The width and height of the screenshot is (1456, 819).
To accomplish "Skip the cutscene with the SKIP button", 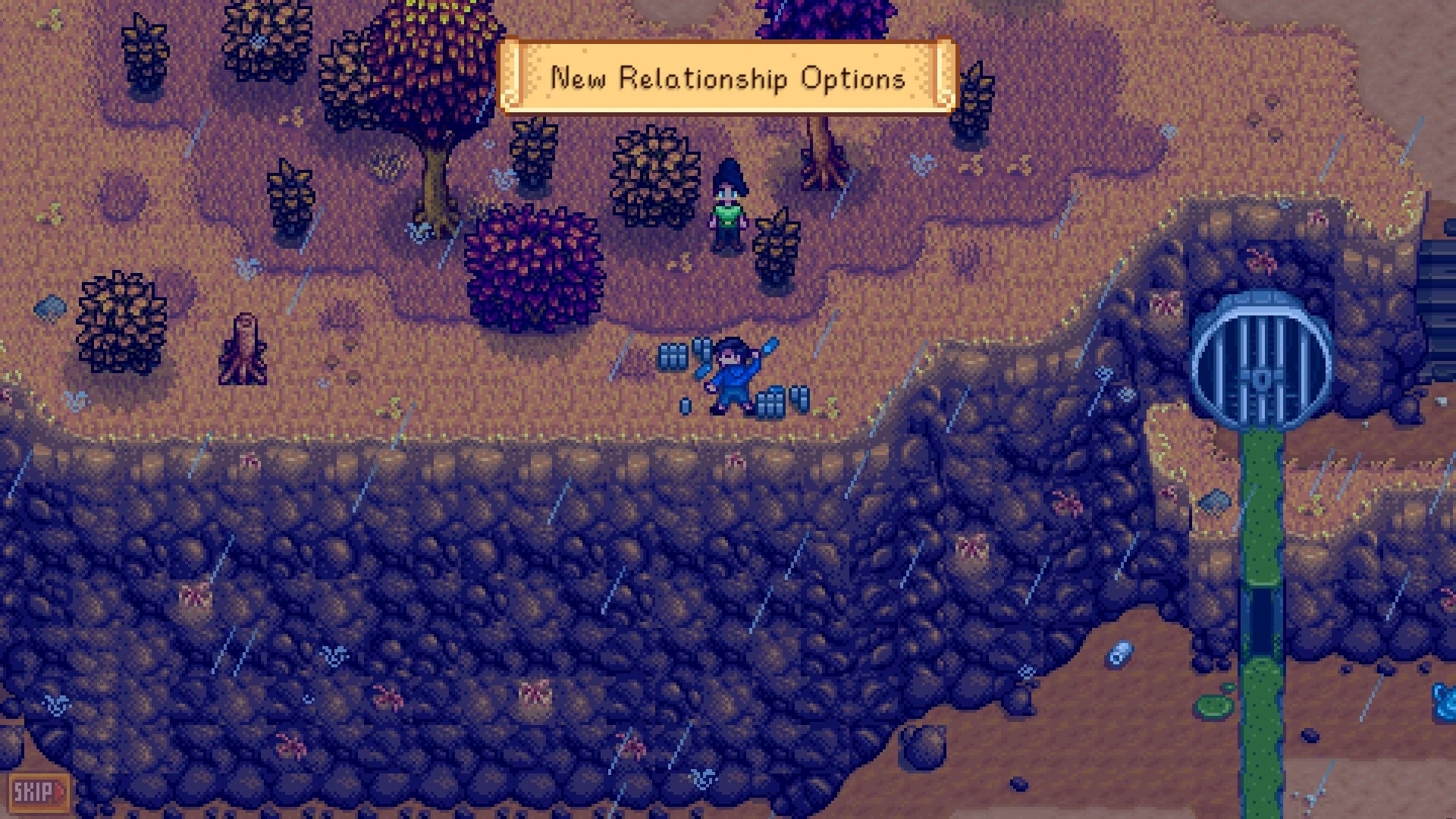I will pos(38,793).
